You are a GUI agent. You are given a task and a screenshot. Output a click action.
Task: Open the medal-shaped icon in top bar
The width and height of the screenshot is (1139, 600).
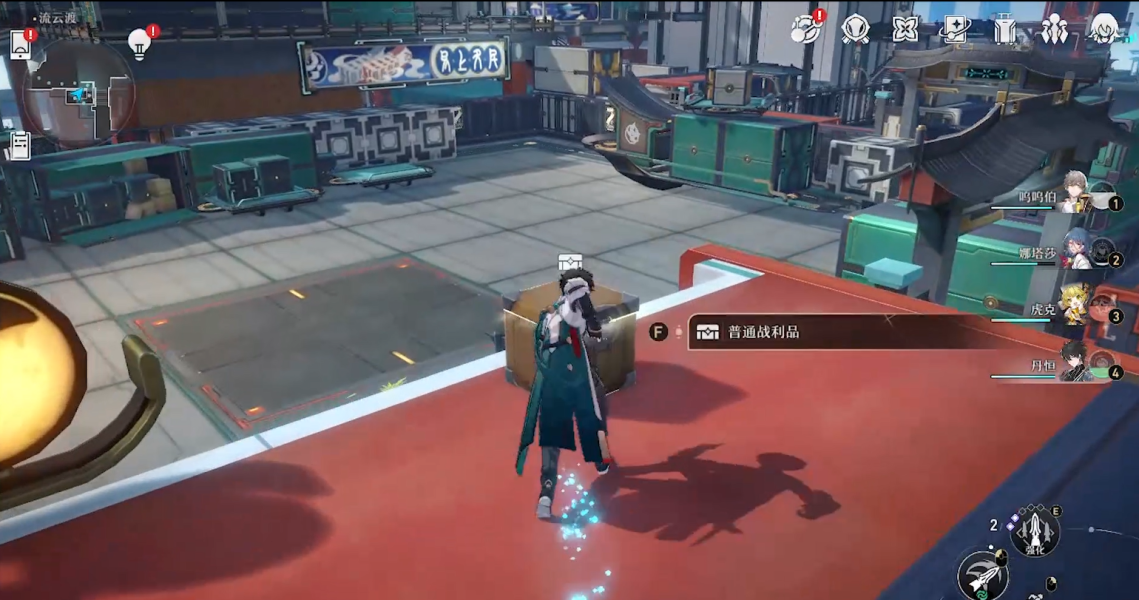pos(855,29)
